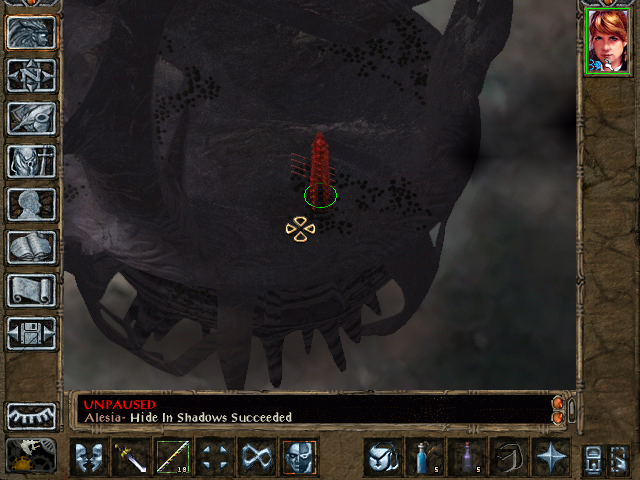The image size is (640, 480).
Task: Show the character record sheet
Action: [31, 204]
